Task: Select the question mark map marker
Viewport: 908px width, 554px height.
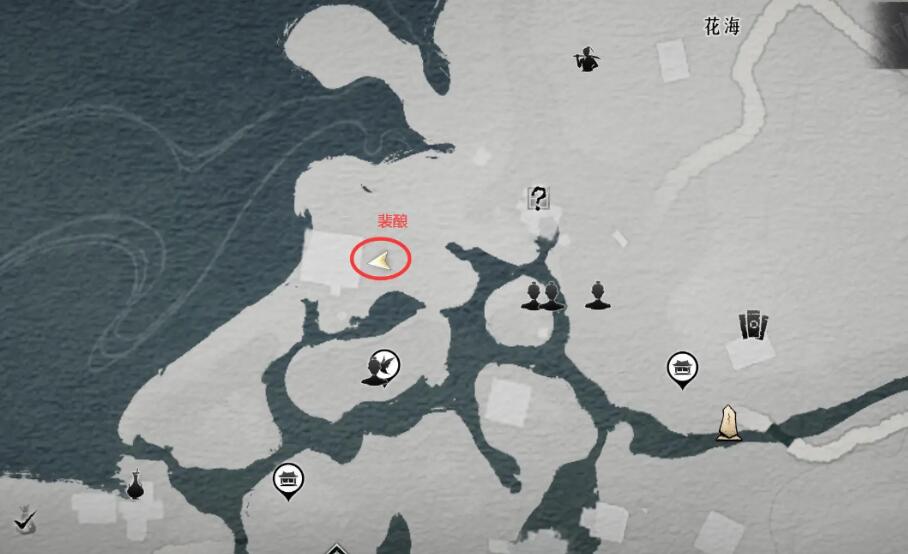Action: [x=538, y=198]
